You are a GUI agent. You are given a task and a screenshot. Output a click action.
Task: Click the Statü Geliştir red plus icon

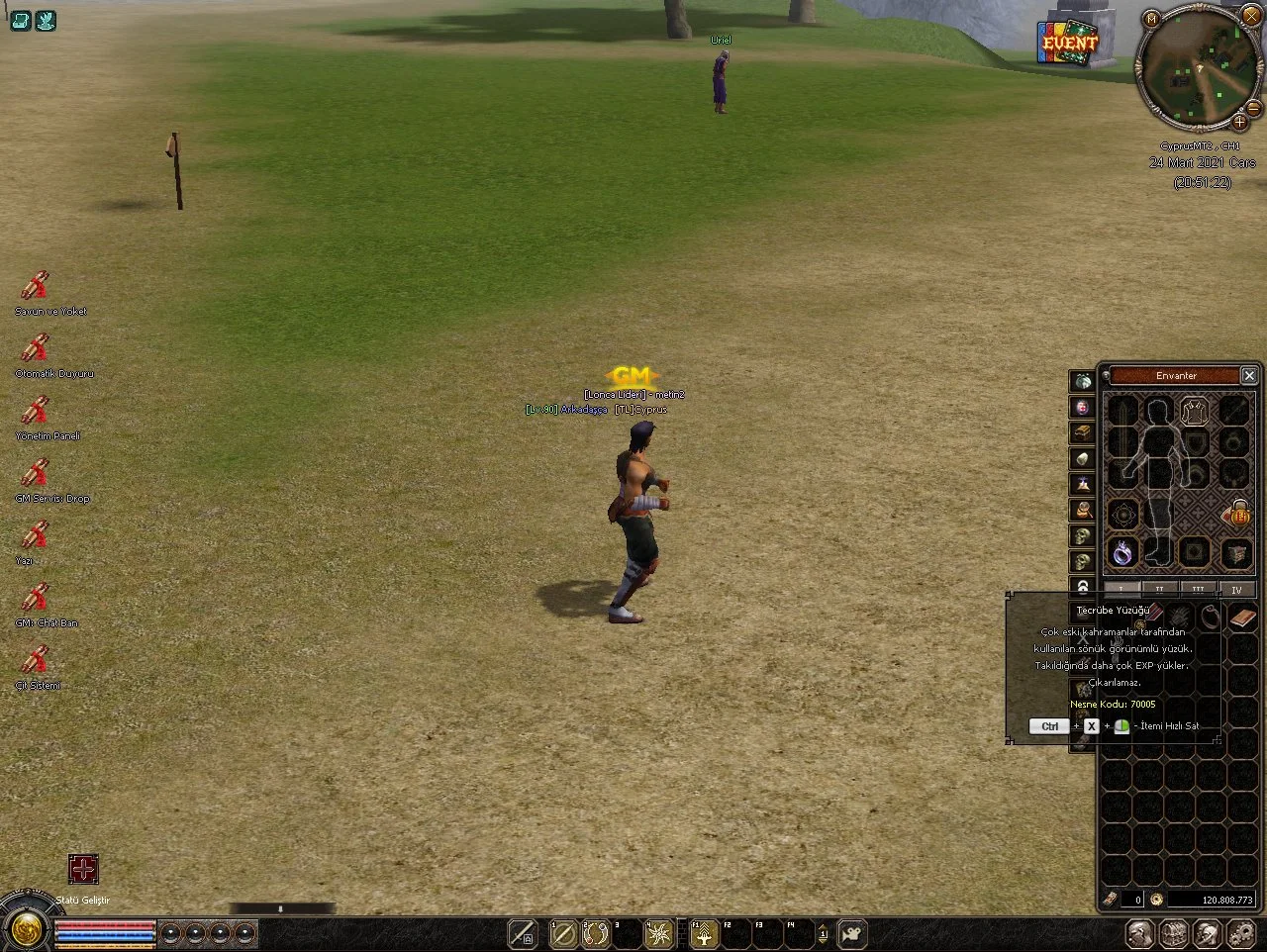tap(83, 869)
